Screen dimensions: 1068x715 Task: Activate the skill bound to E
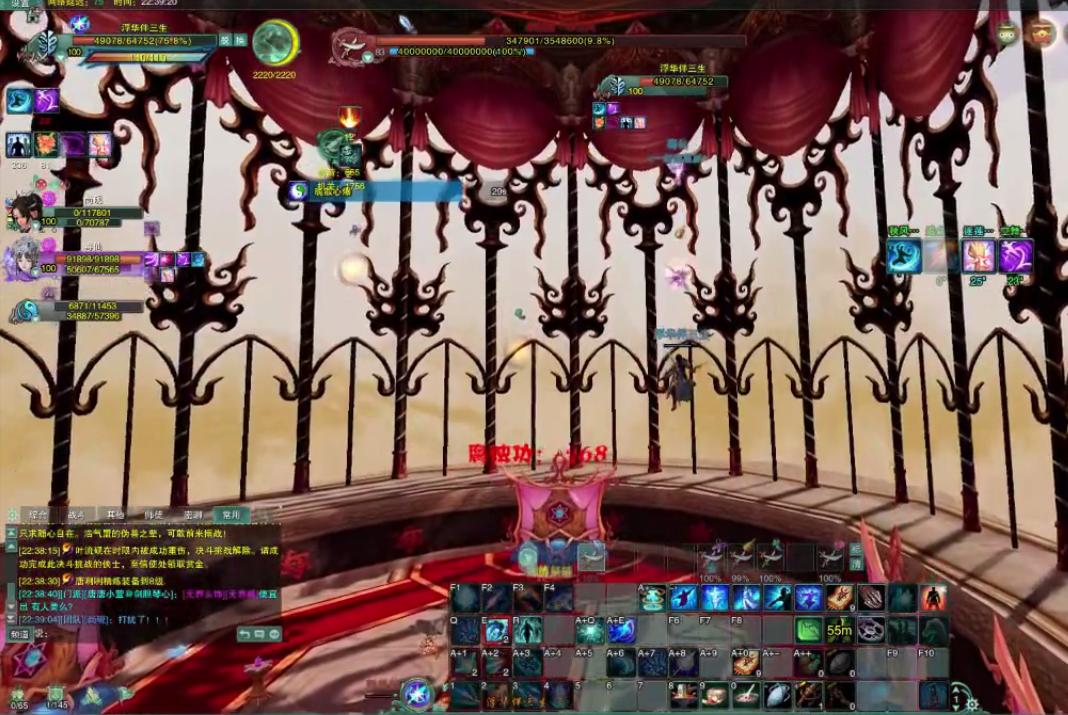pyautogui.click(x=497, y=630)
